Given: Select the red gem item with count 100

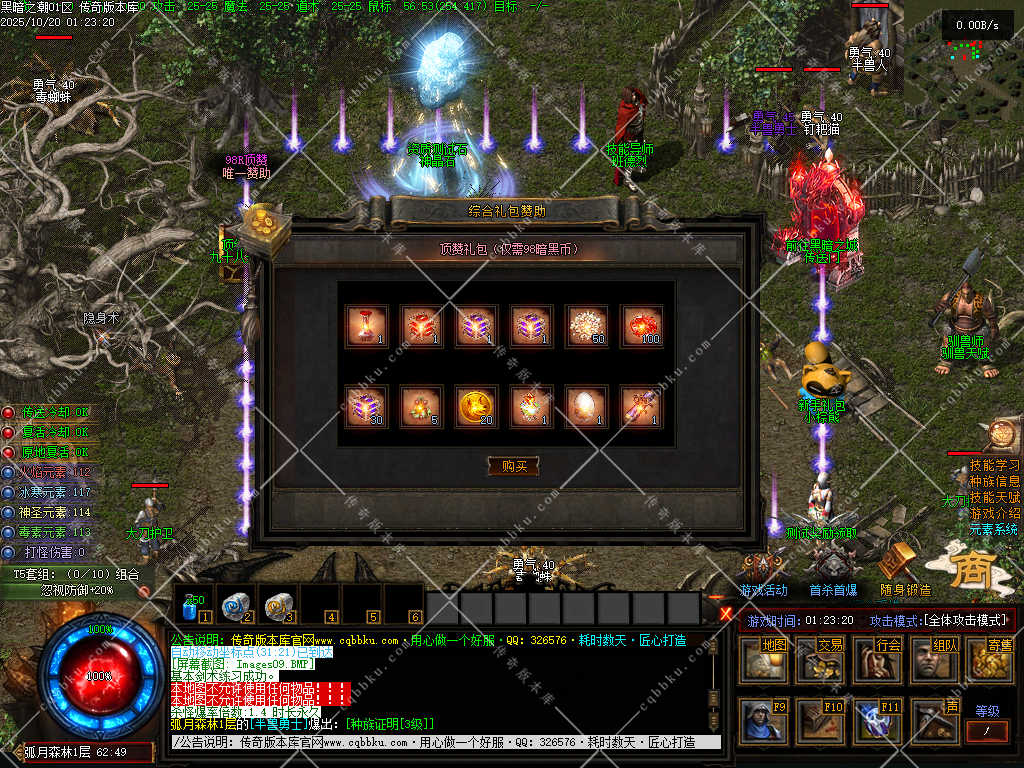Looking at the screenshot, I should [x=641, y=326].
